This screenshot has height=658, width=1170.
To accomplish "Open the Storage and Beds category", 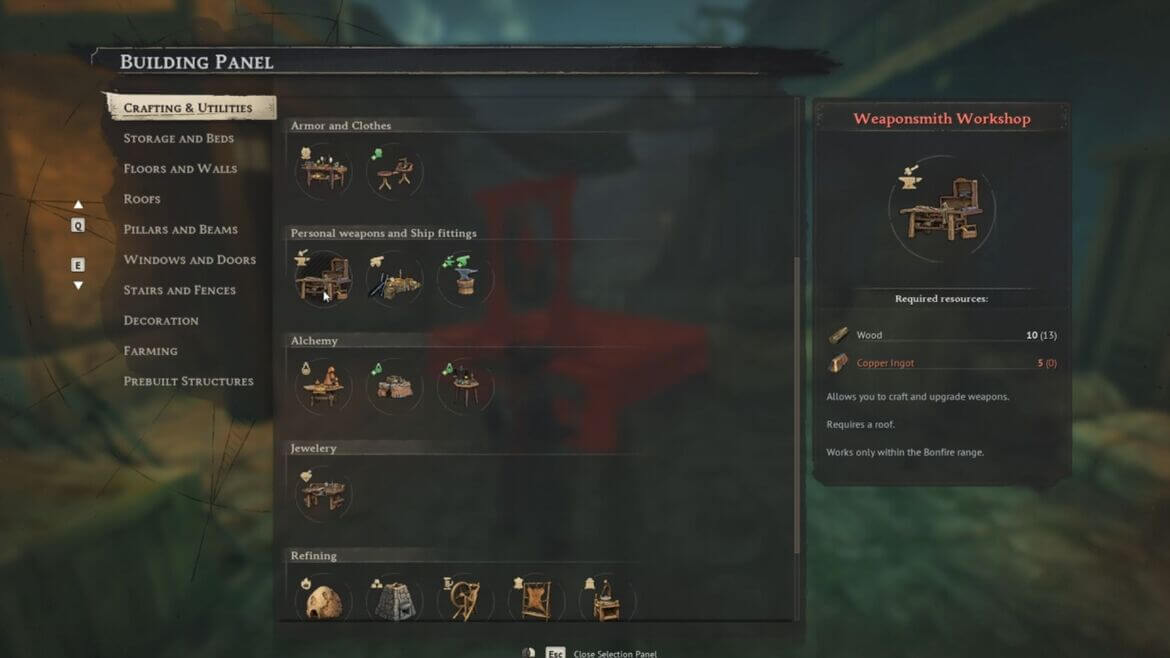I will (x=178, y=138).
